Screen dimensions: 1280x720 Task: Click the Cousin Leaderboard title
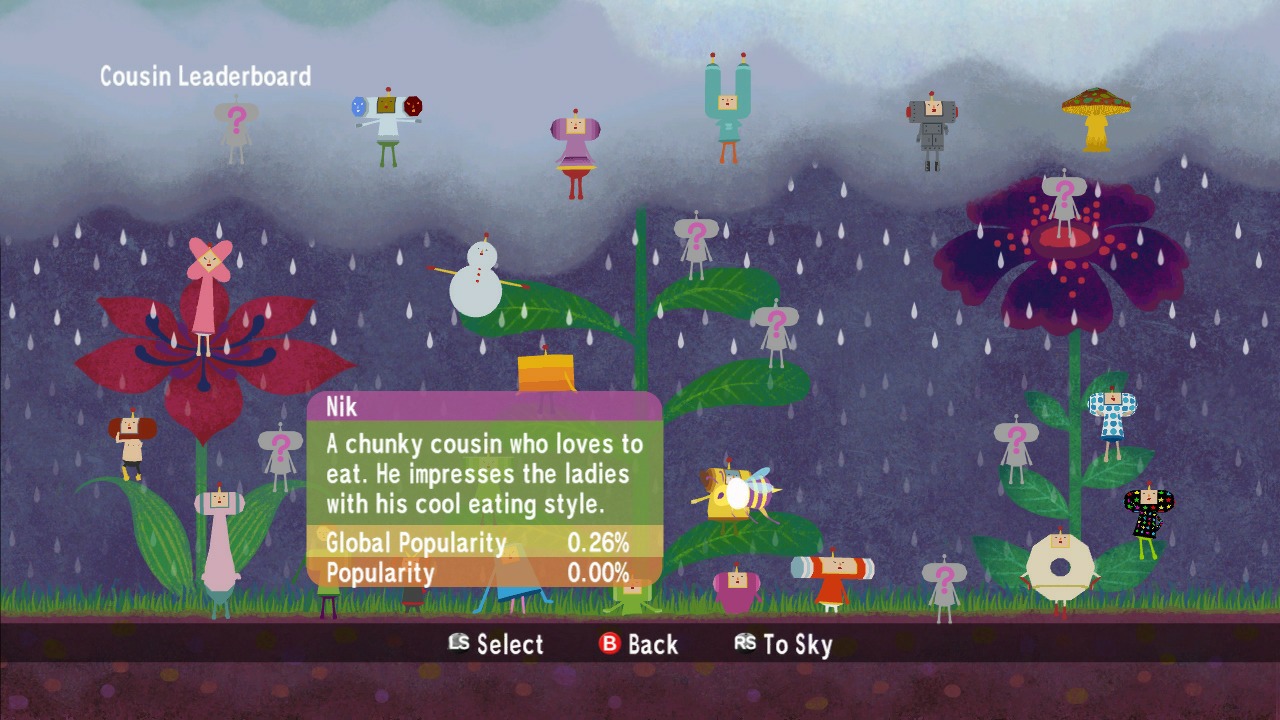tap(204, 76)
